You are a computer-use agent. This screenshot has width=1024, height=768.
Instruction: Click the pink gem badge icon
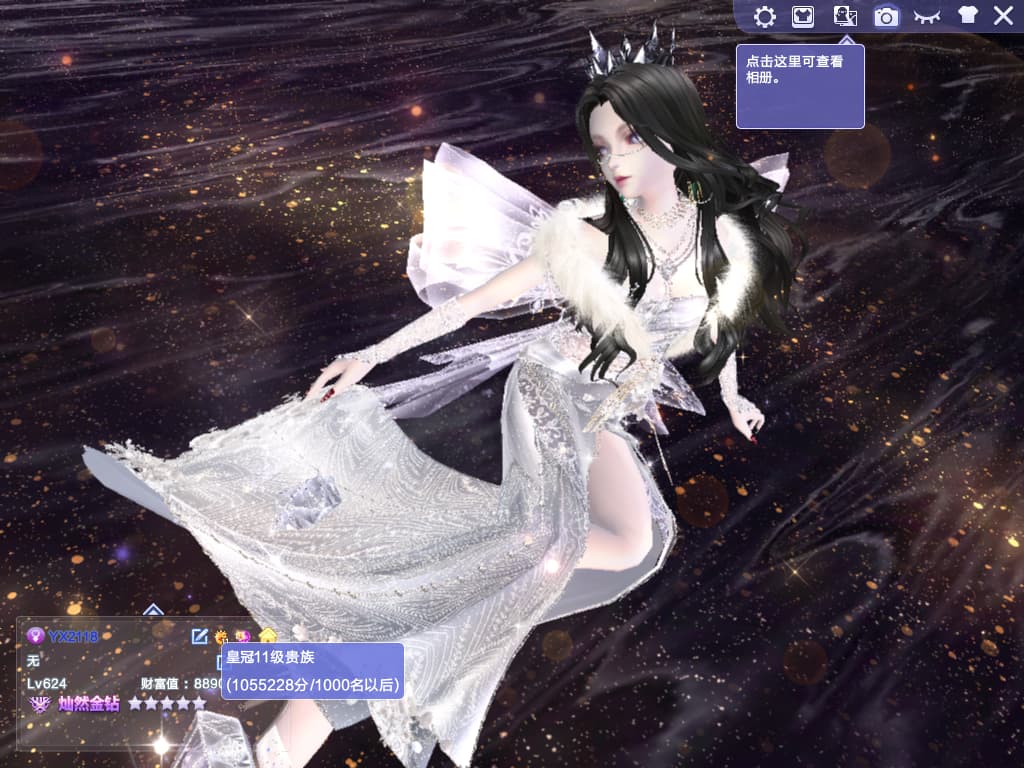243,636
